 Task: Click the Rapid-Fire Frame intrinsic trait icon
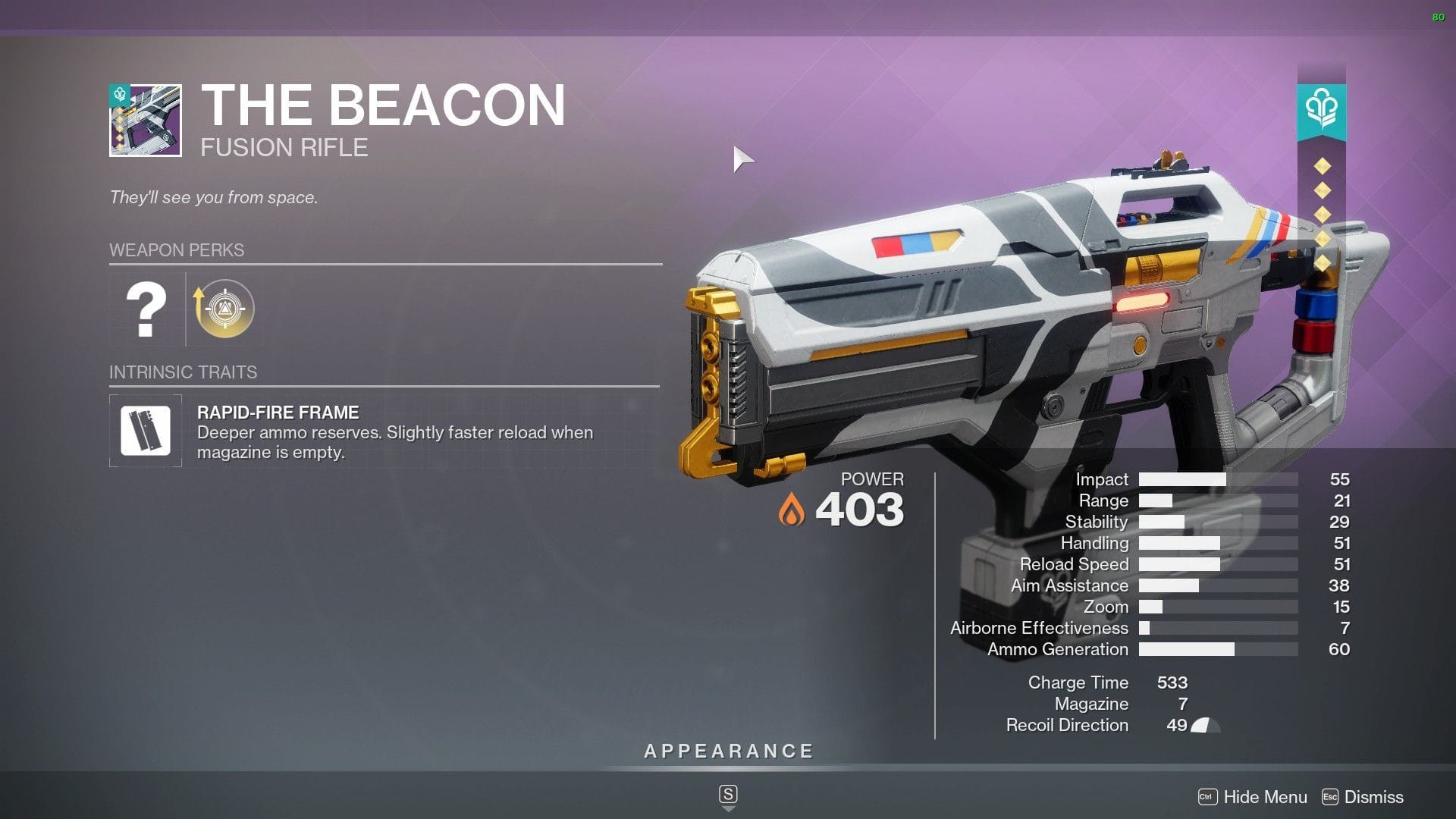point(146,430)
